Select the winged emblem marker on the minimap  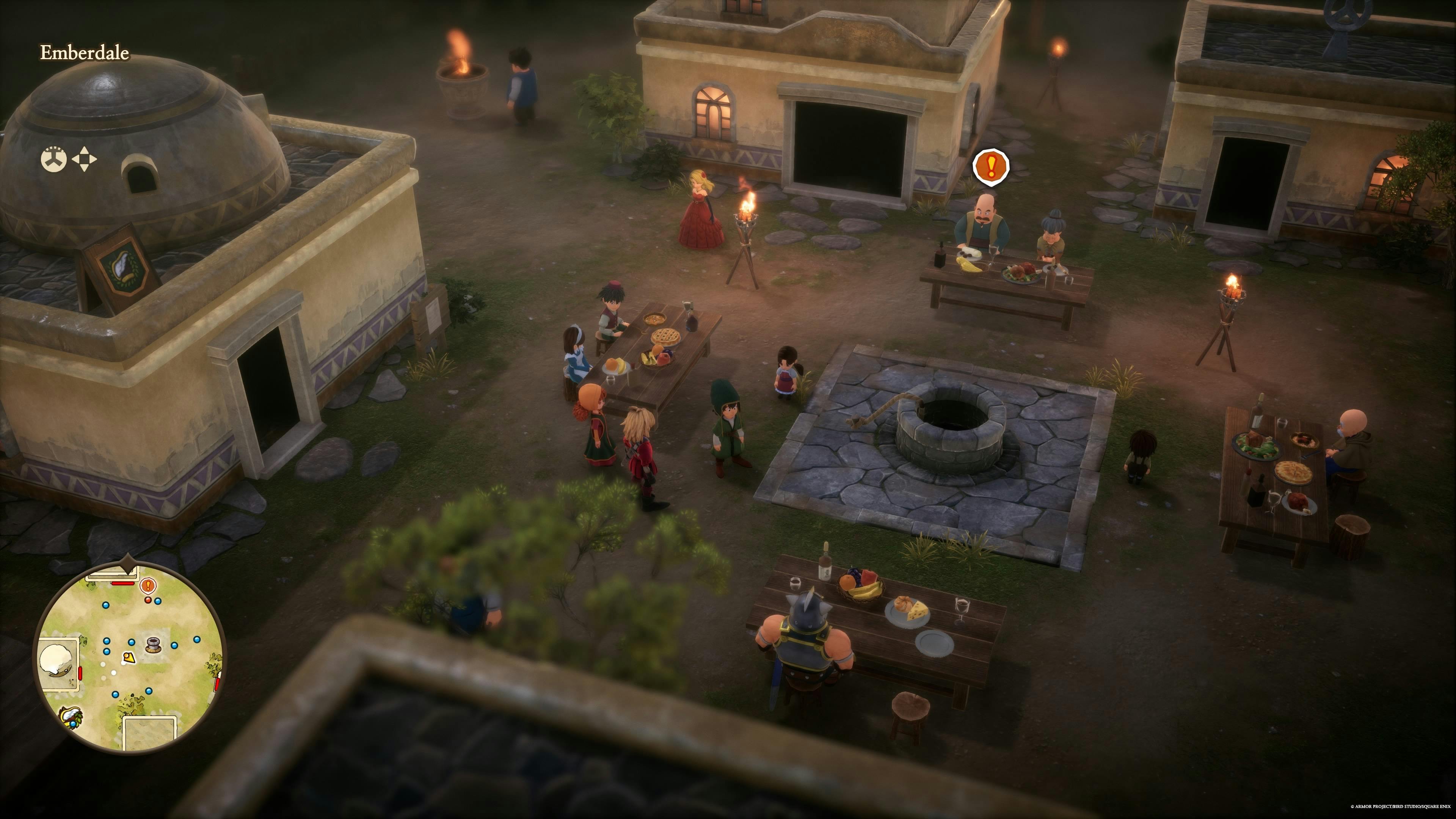tap(72, 717)
